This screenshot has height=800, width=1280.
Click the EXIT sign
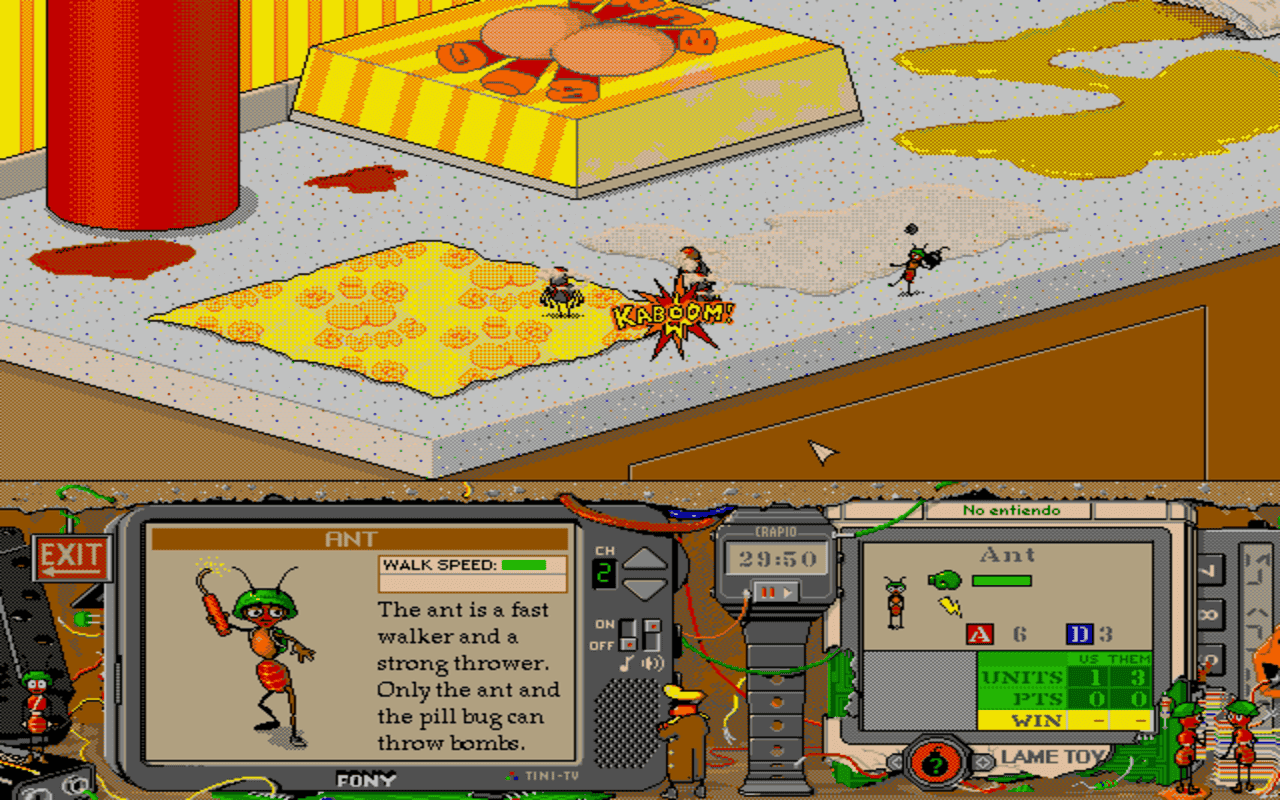[73, 558]
